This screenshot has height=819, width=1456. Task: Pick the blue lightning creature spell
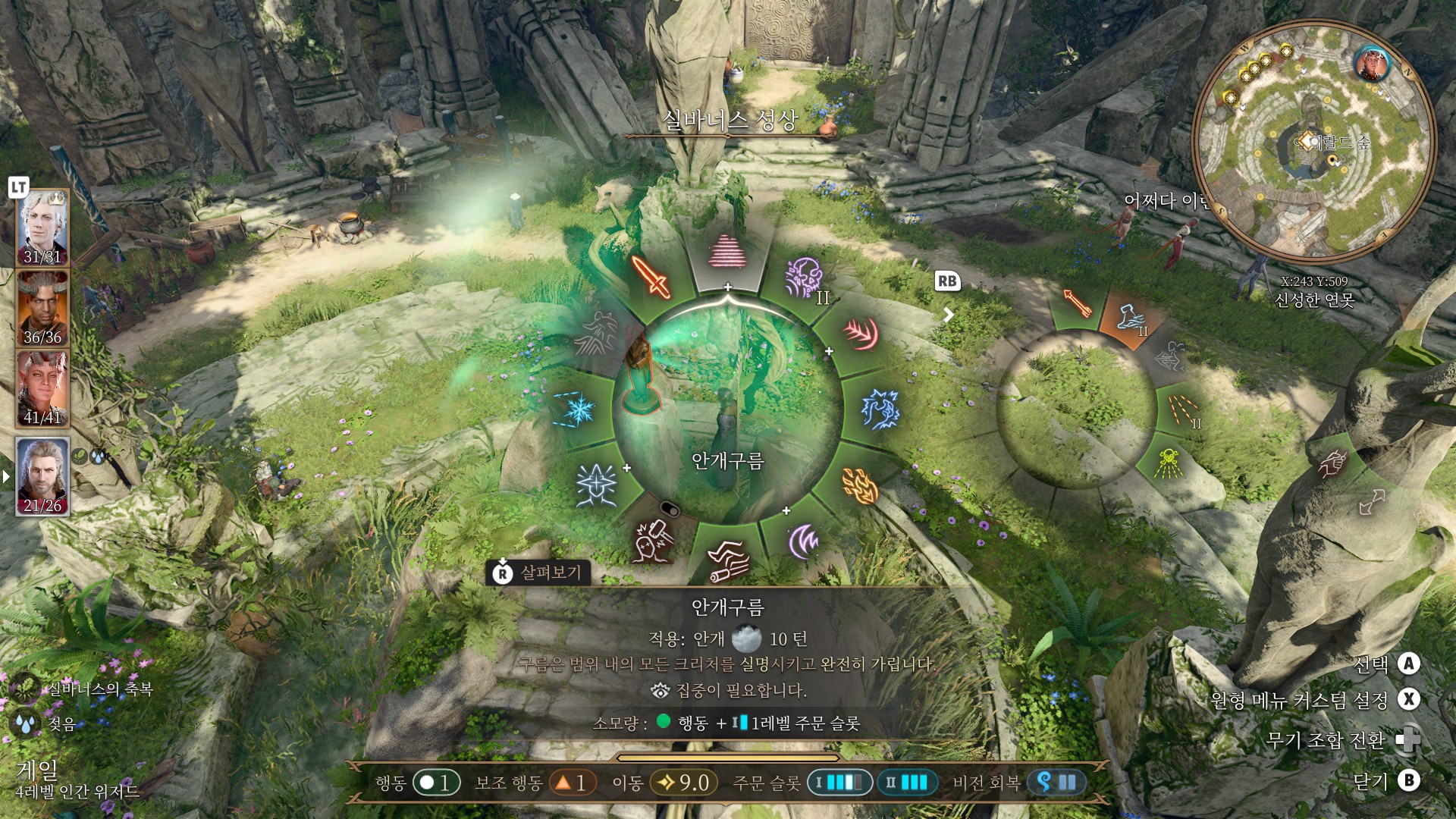[x=880, y=409]
